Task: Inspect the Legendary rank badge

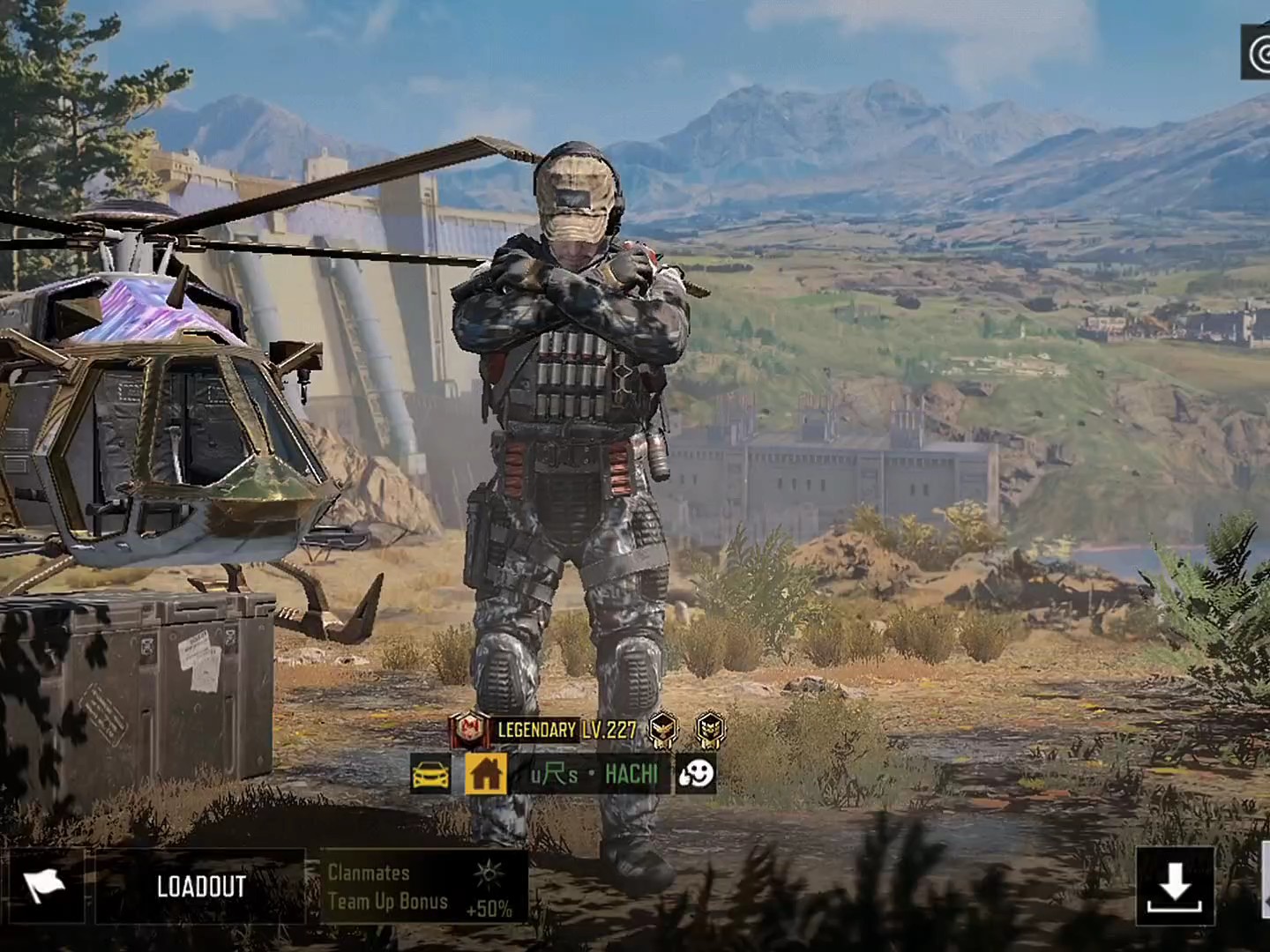Action: click(470, 729)
